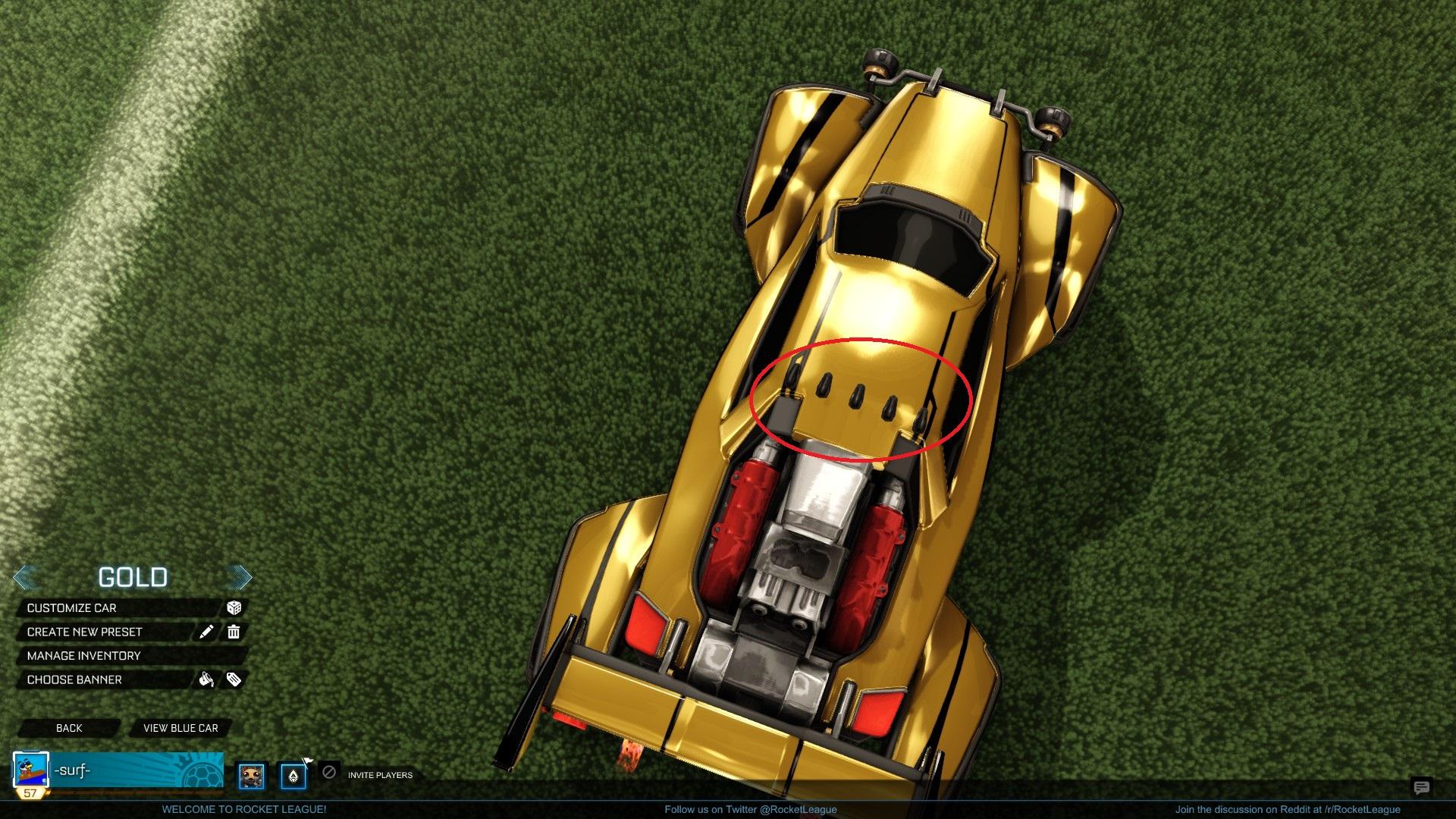
Task: Randomize the car with the dice icon
Action: coord(235,607)
